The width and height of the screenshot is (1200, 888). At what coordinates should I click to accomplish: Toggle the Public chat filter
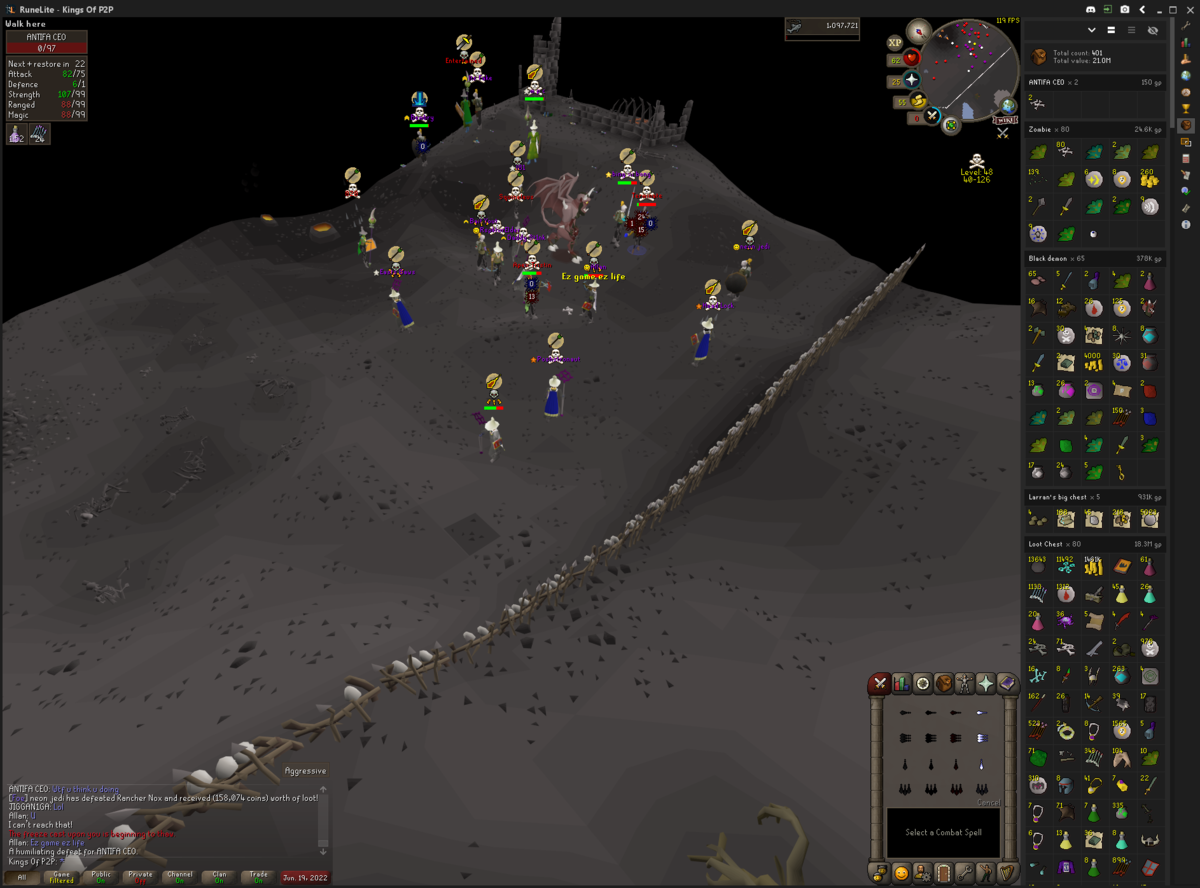tap(101, 877)
